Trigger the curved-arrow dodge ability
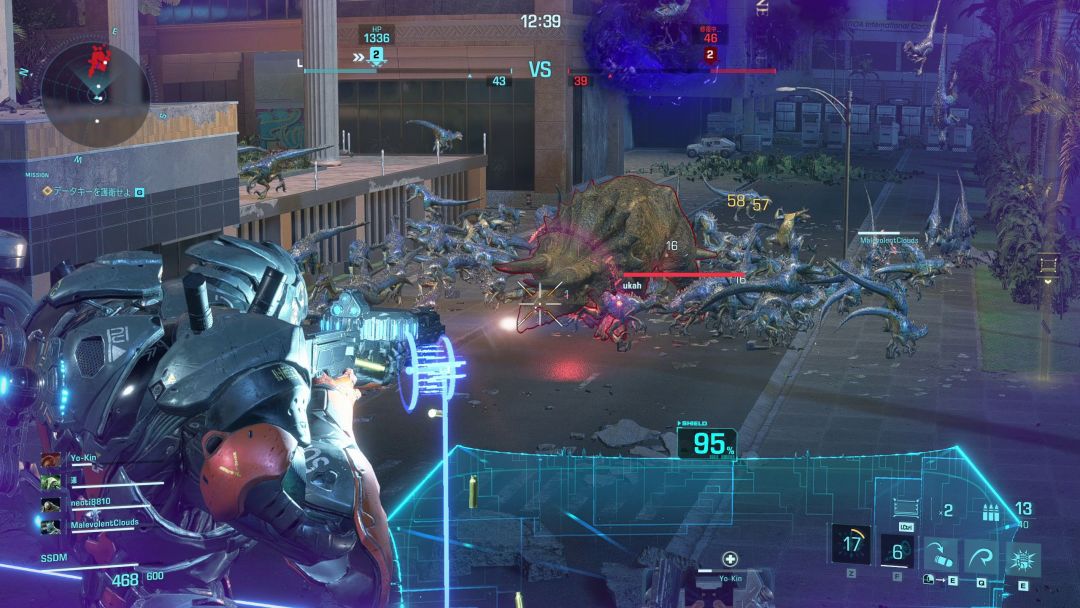This screenshot has height=608, width=1080. 981,556
